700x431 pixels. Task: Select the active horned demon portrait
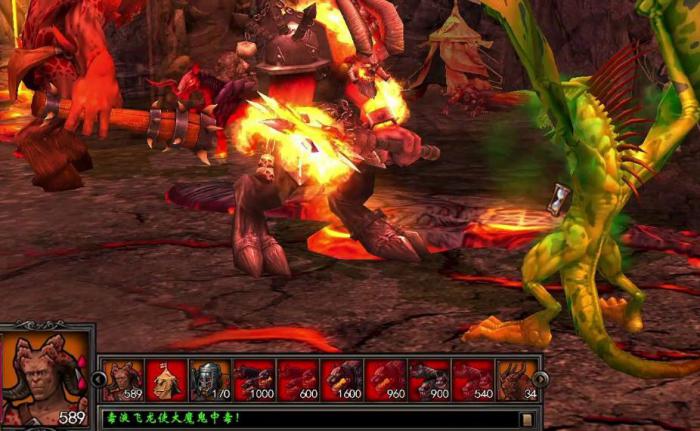(x=43, y=375)
